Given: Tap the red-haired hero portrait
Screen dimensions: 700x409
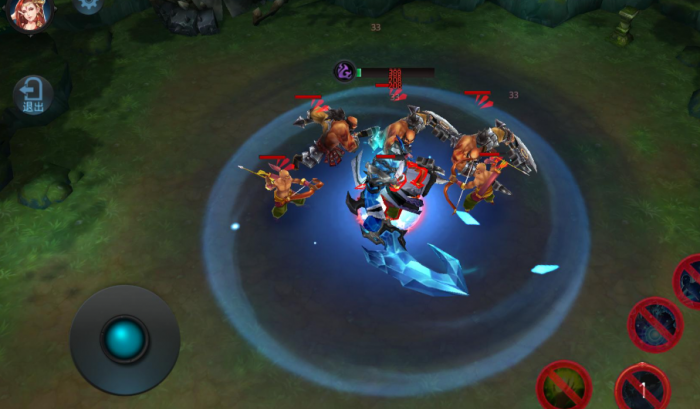Looking at the screenshot, I should tap(30, 13).
